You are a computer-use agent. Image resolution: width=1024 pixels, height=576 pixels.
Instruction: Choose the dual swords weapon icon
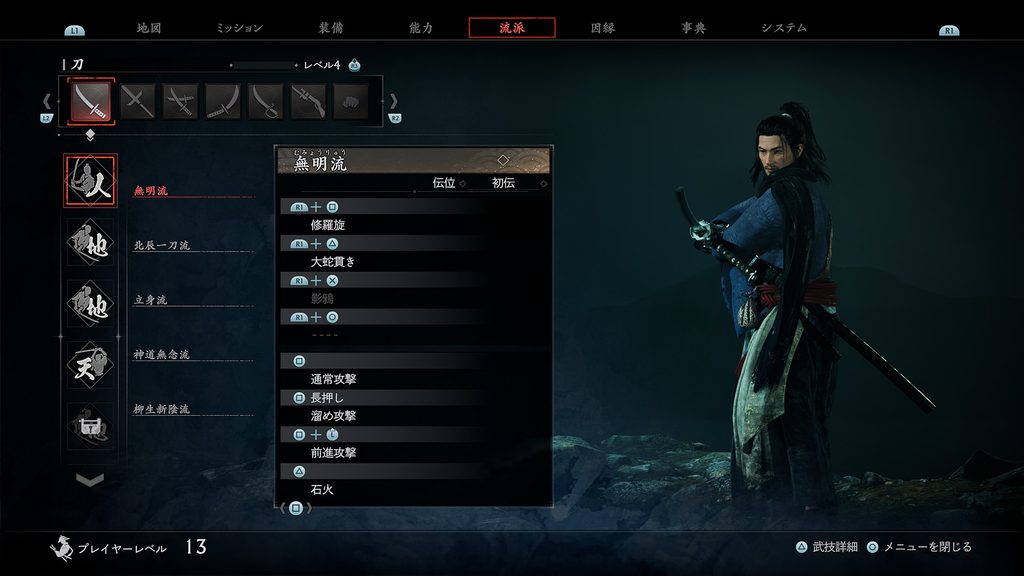(138, 101)
